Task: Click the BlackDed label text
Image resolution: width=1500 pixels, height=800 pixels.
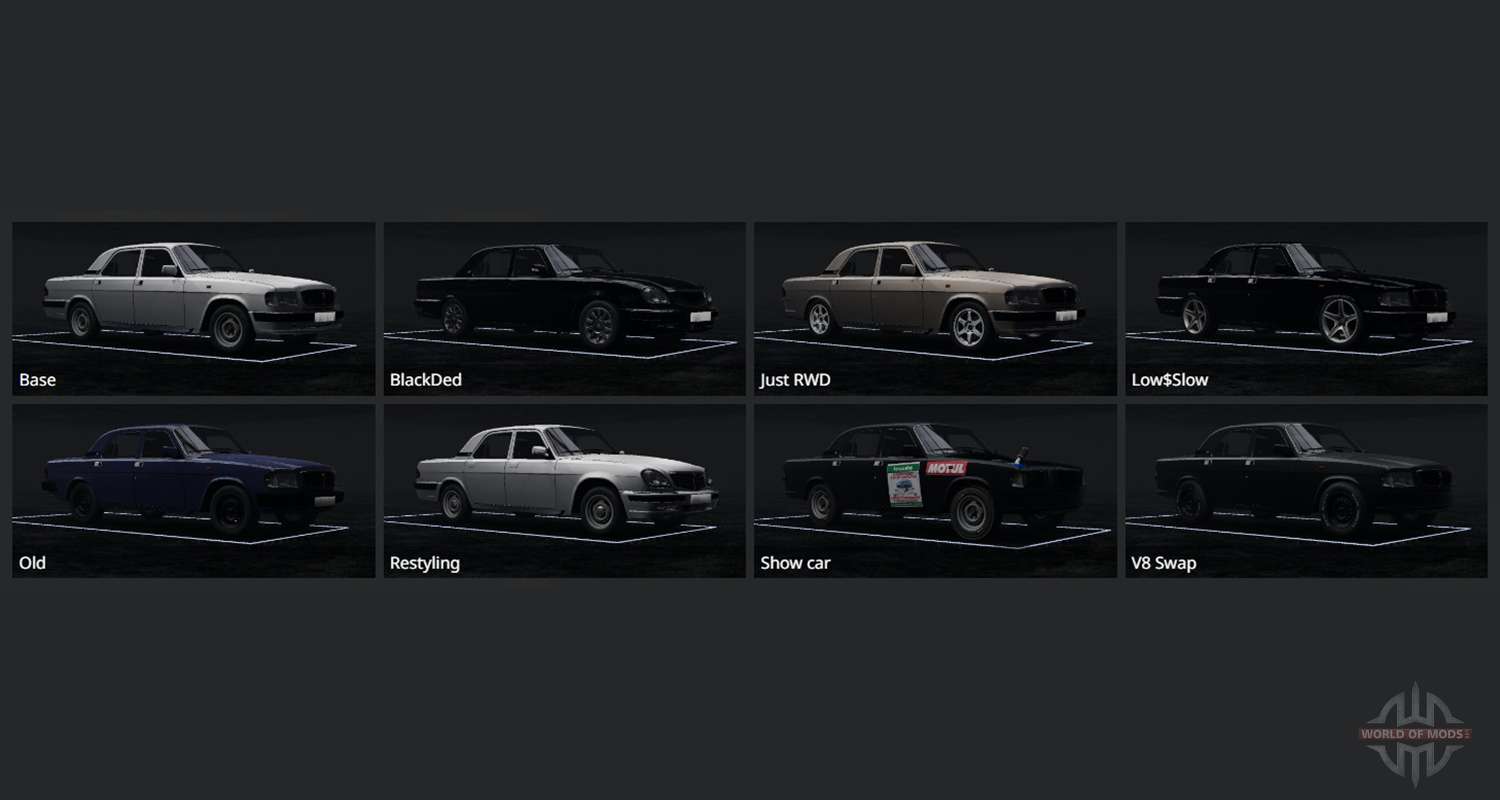Action: click(x=425, y=379)
